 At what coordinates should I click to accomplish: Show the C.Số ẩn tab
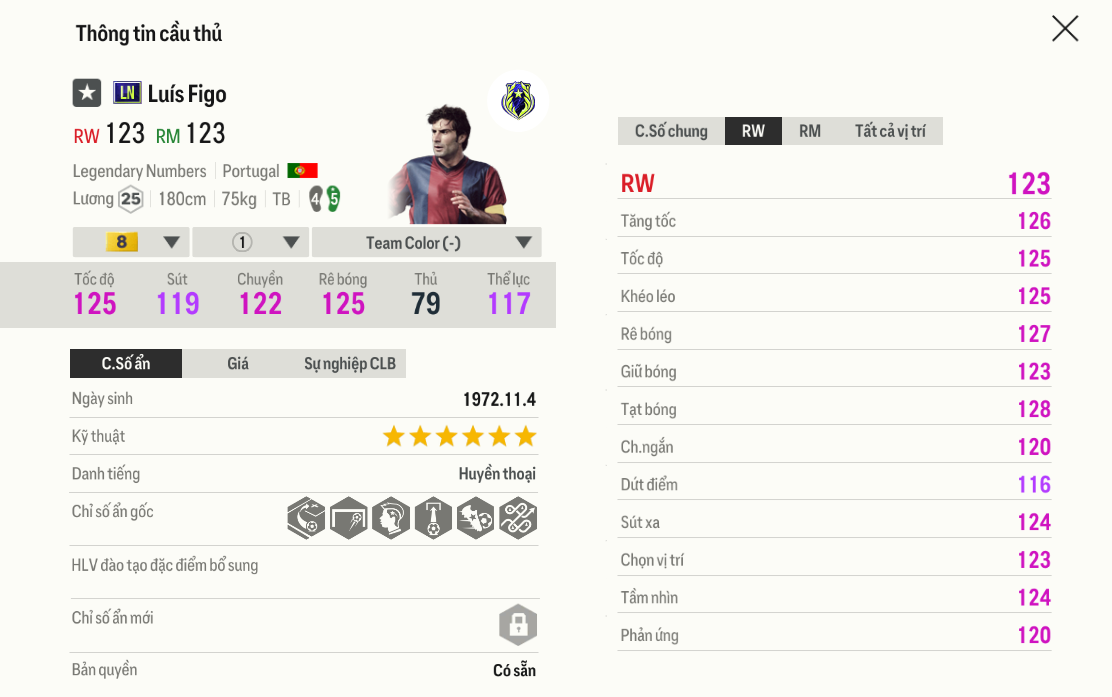tap(126, 363)
